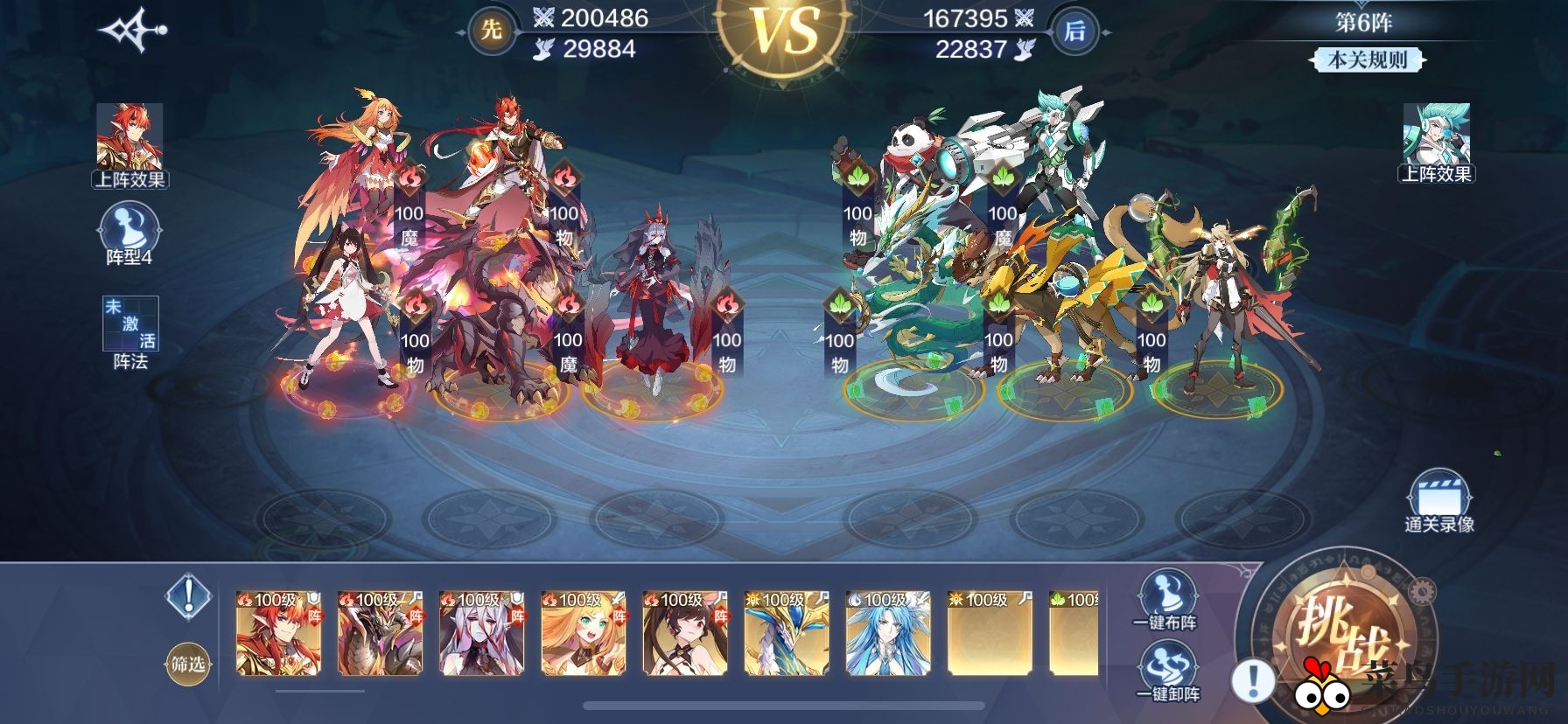This screenshot has height=724, width=1568.
Task: Open the 阵法 未激活 grid
Action: pos(130,332)
